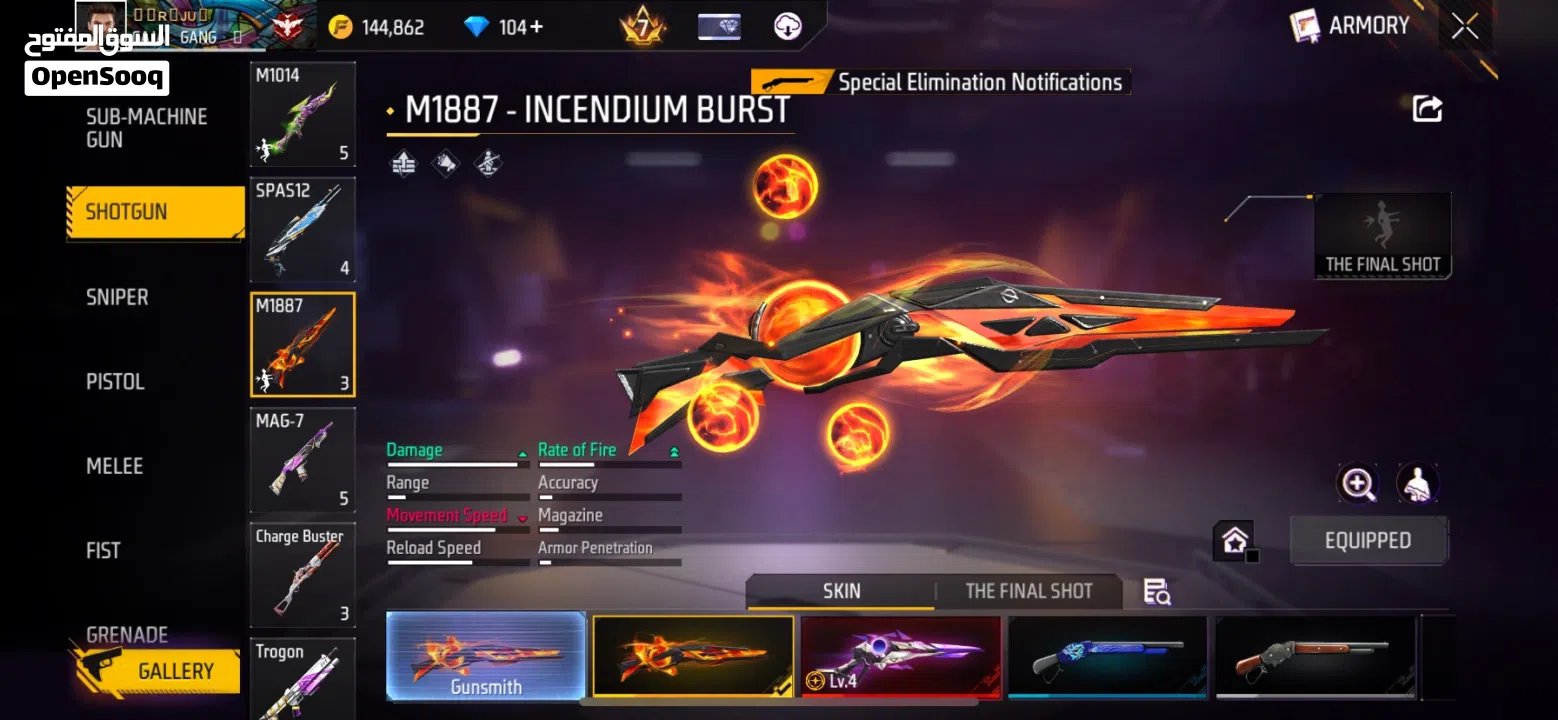Tap the home lobby icon
The height and width of the screenshot is (720, 1558).
1233,538
